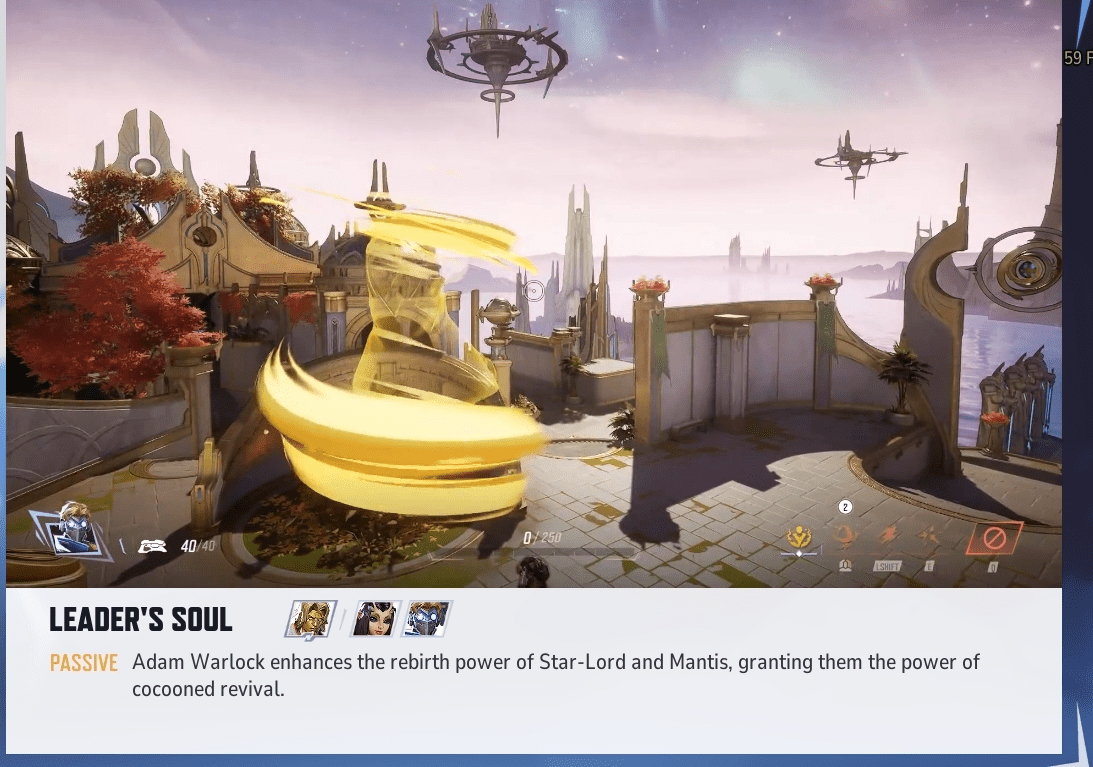Click the pistol weapon icon beside ammo

[152, 545]
